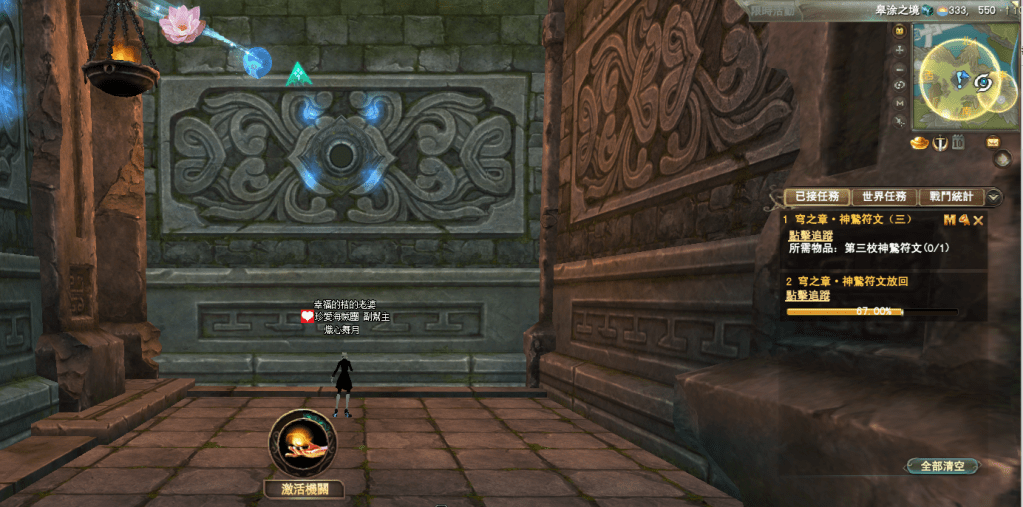
Task: Click 點擊追蹤 under quest 1 神鷲符文（三）
Action: click(x=810, y=235)
